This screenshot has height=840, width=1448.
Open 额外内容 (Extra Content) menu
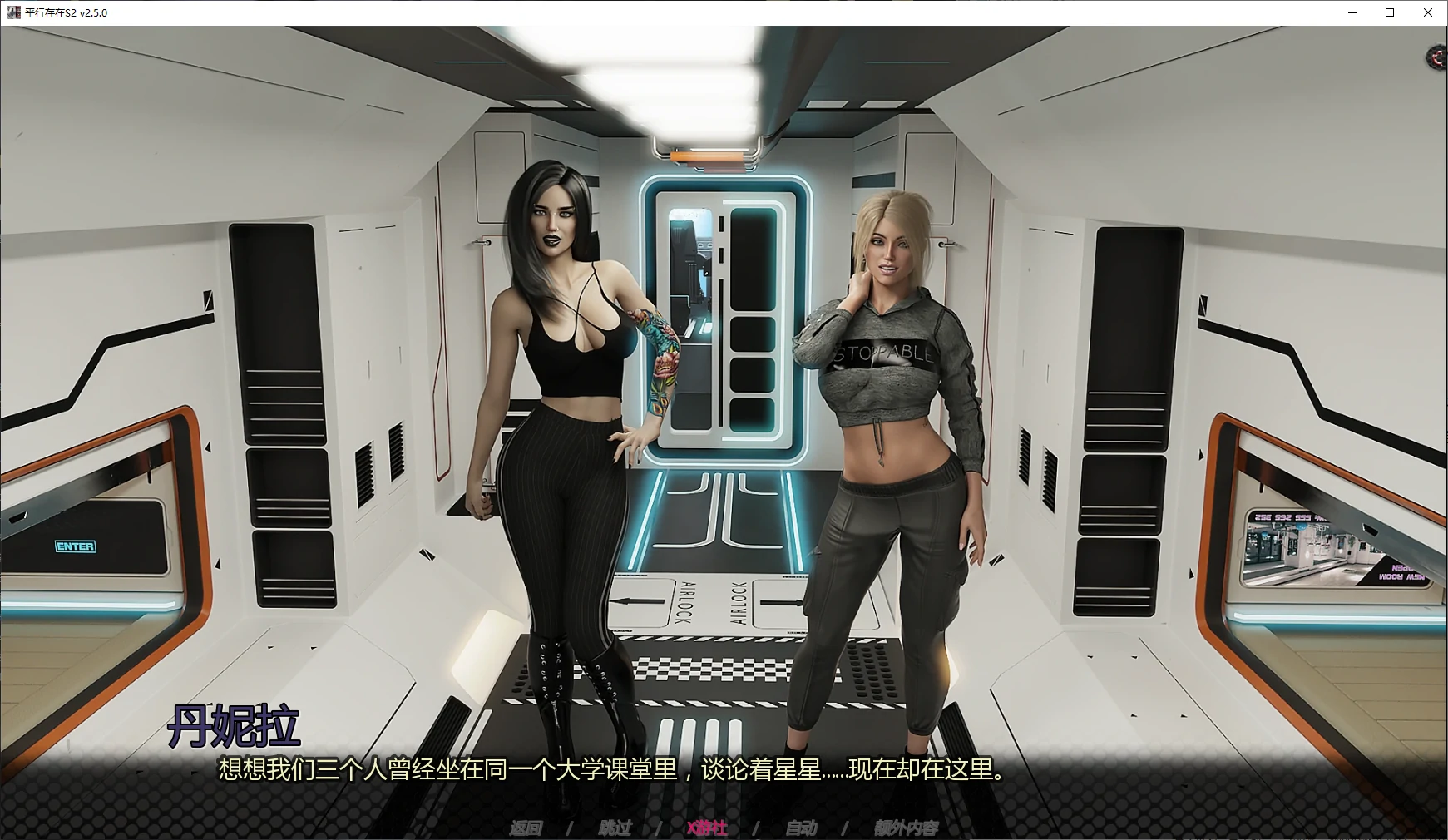click(906, 828)
